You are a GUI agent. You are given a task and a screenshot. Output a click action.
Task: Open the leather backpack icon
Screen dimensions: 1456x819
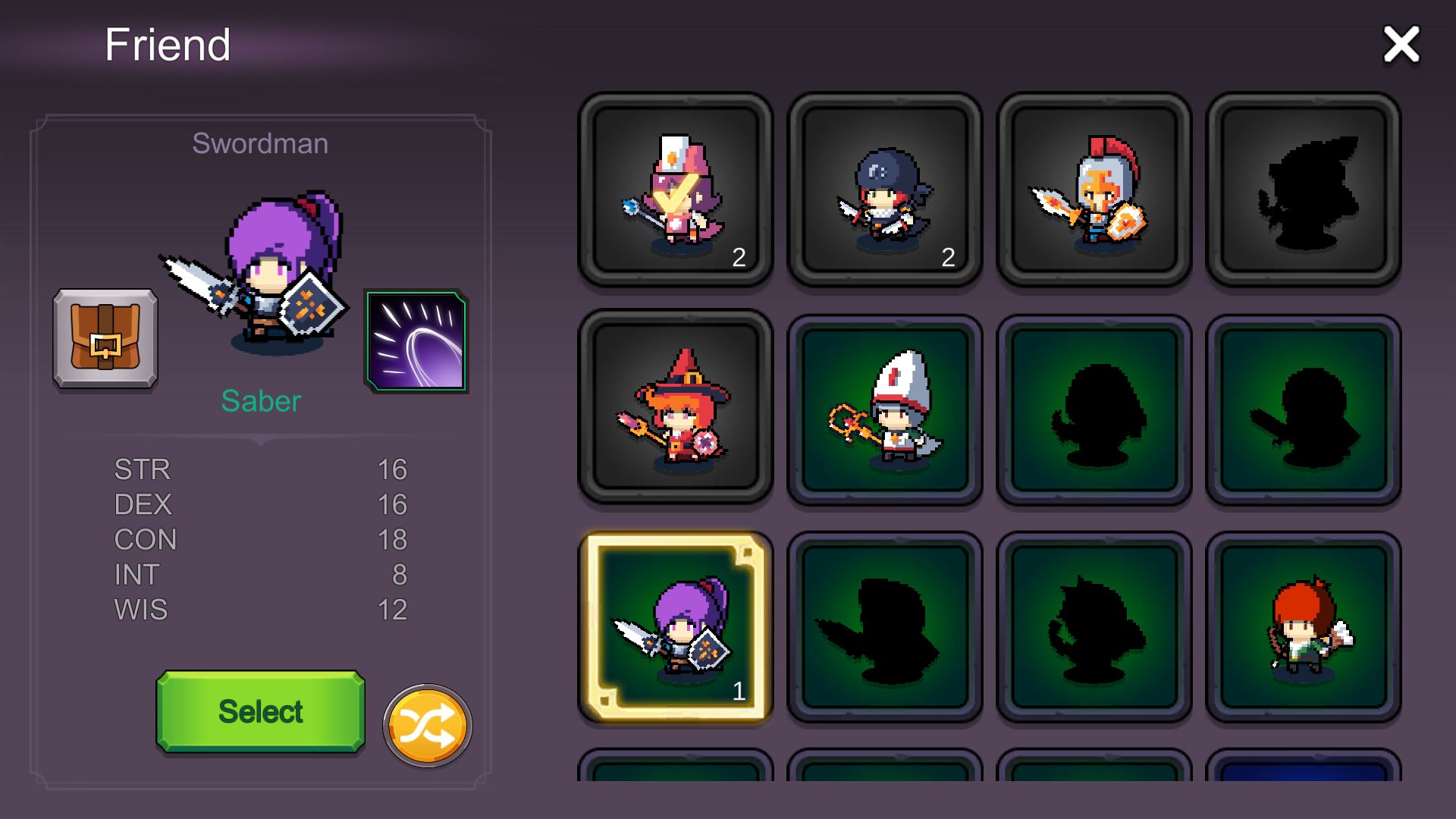coord(105,338)
